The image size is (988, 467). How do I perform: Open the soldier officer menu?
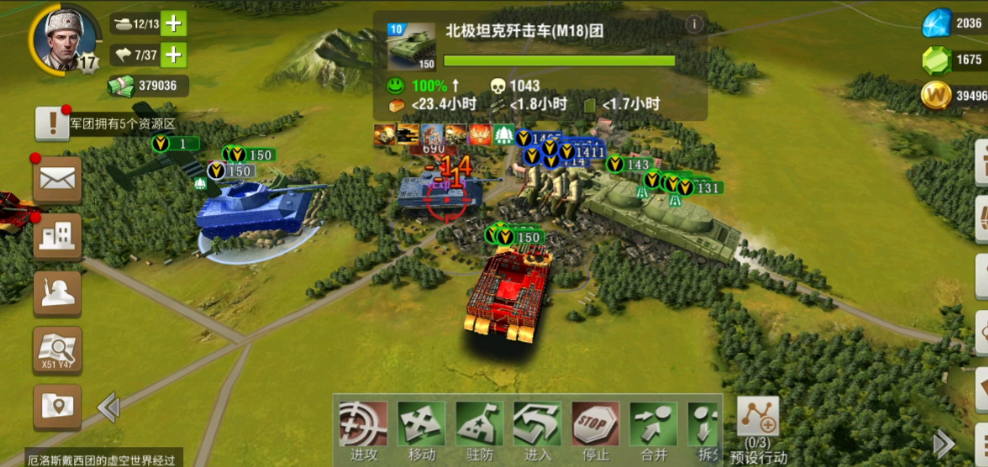click(x=58, y=293)
